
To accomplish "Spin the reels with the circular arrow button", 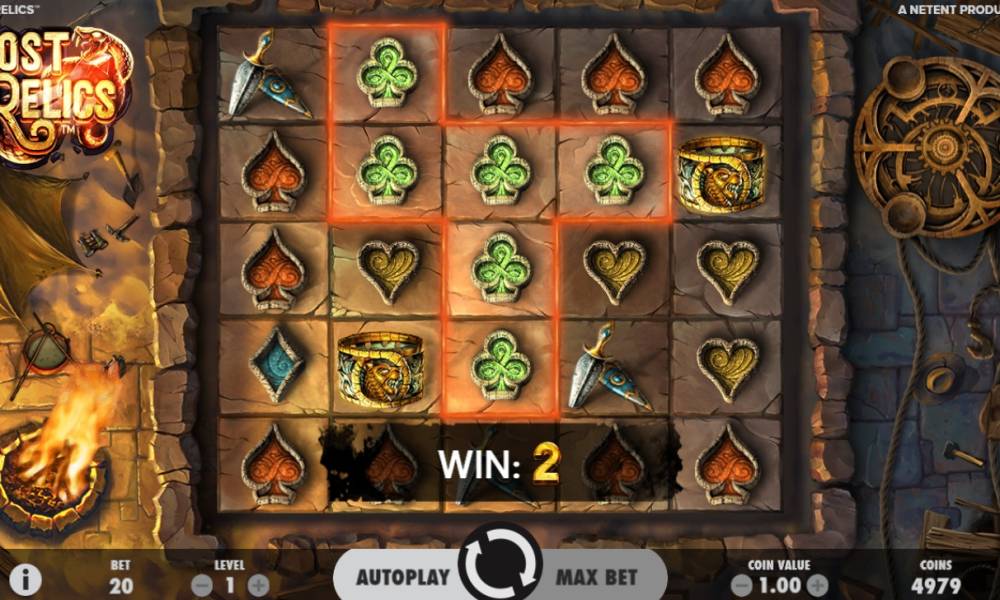I will pyautogui.click(x=500, y=565).
